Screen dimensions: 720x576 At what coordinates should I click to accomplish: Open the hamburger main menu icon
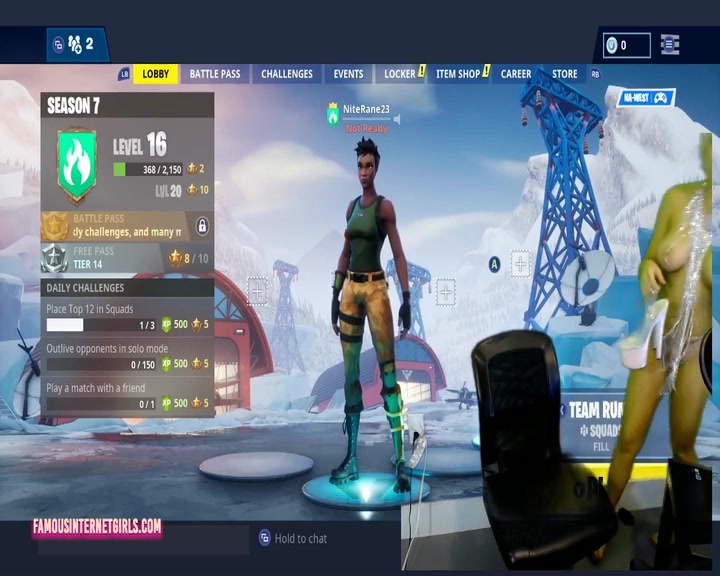click(x=670, y=45)
